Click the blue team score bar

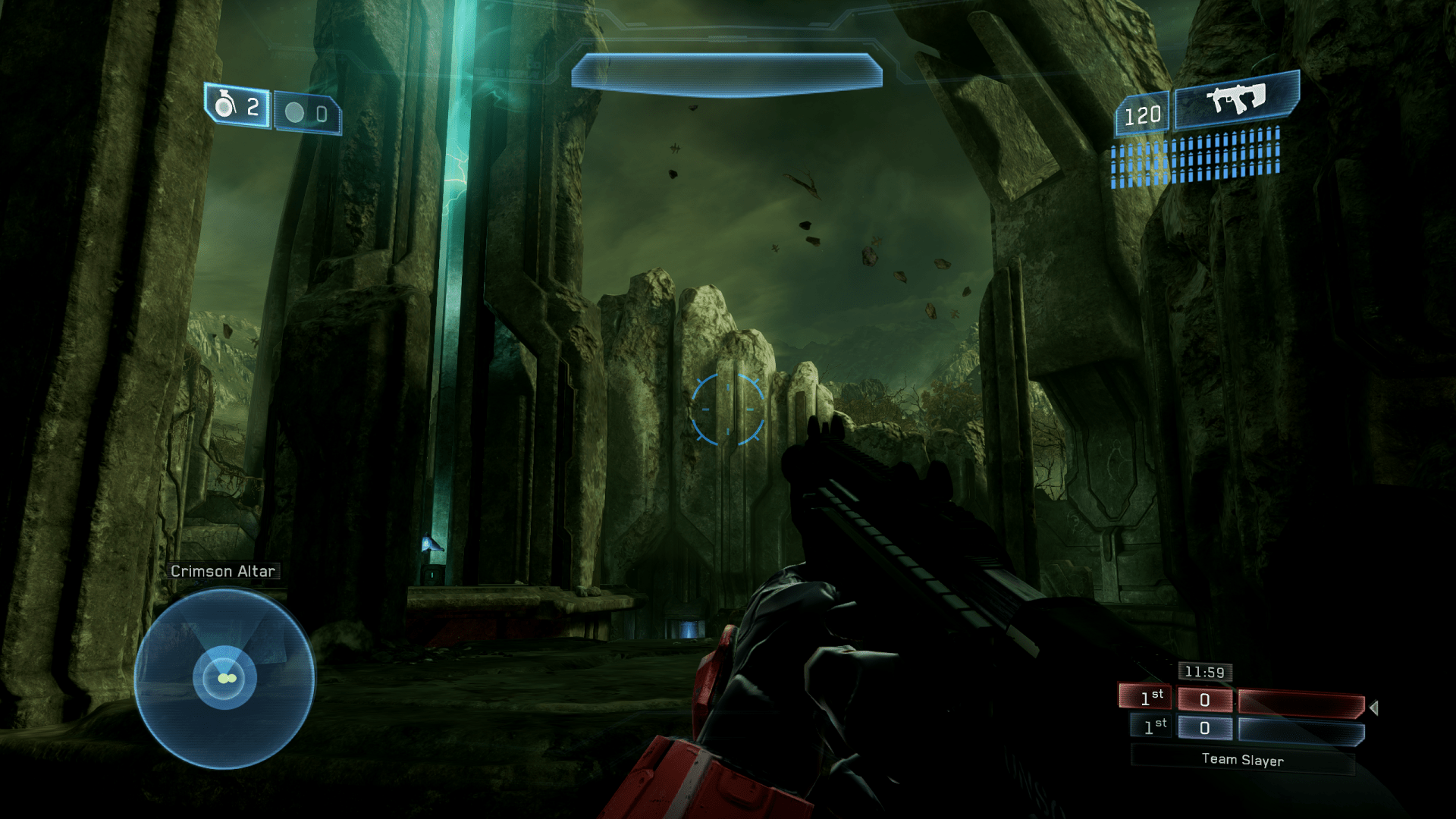click(x=1301, y=732)
